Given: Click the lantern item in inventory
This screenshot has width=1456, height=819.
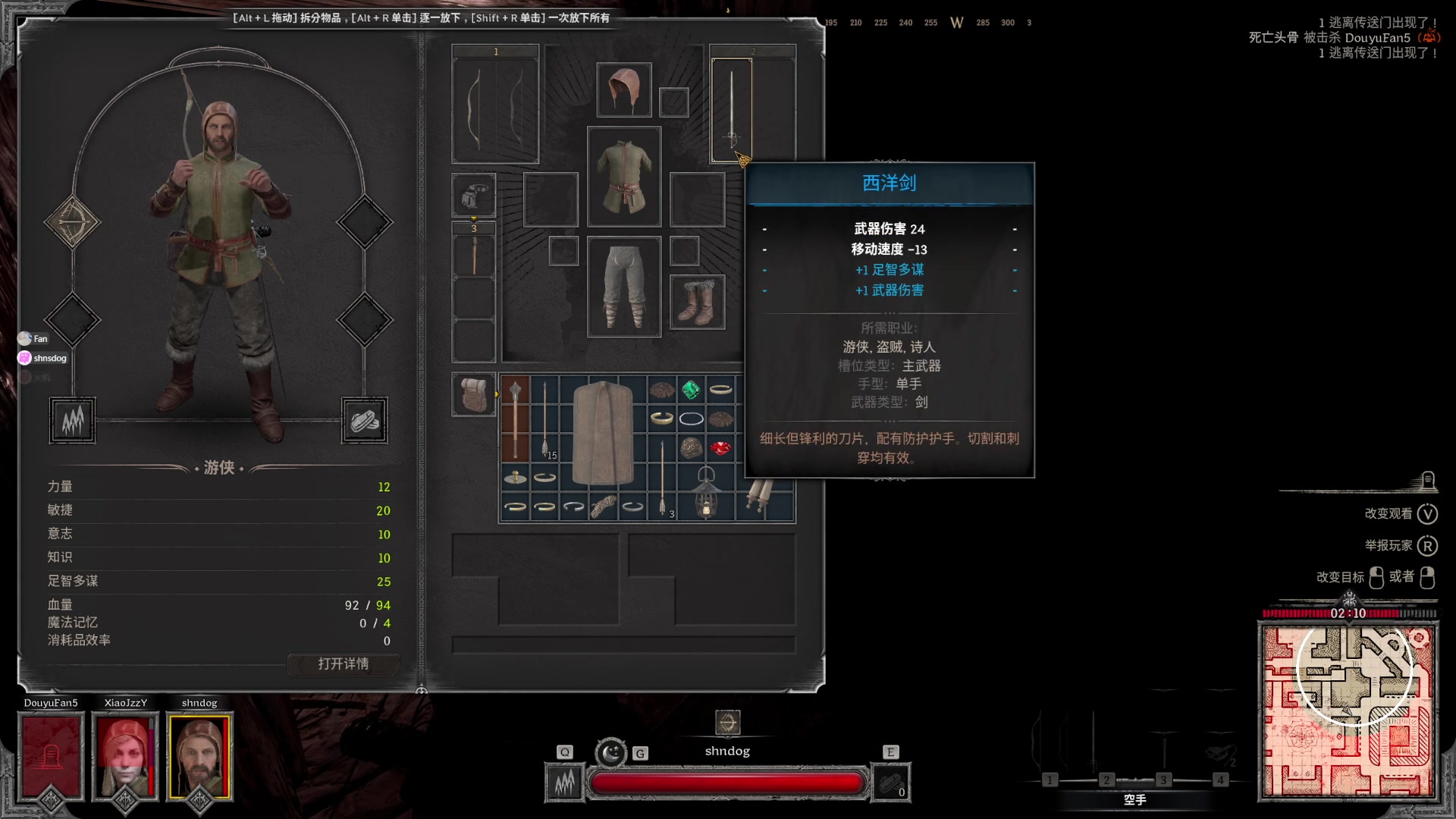Looking at the screenshot, I should point(706,493).
